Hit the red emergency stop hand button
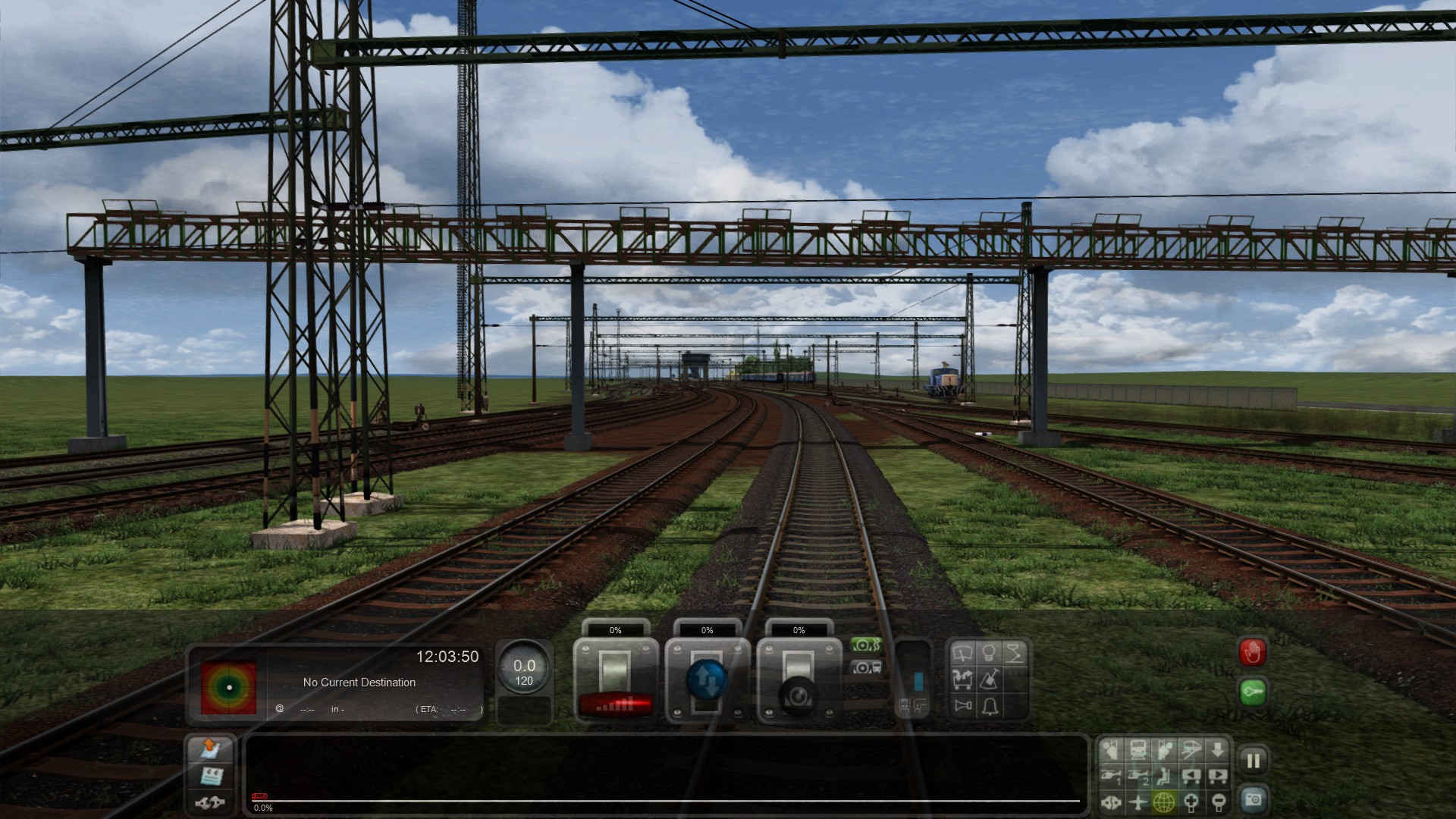The height and width of the screenshot is (819, 1456). (x=1253, y=653)
